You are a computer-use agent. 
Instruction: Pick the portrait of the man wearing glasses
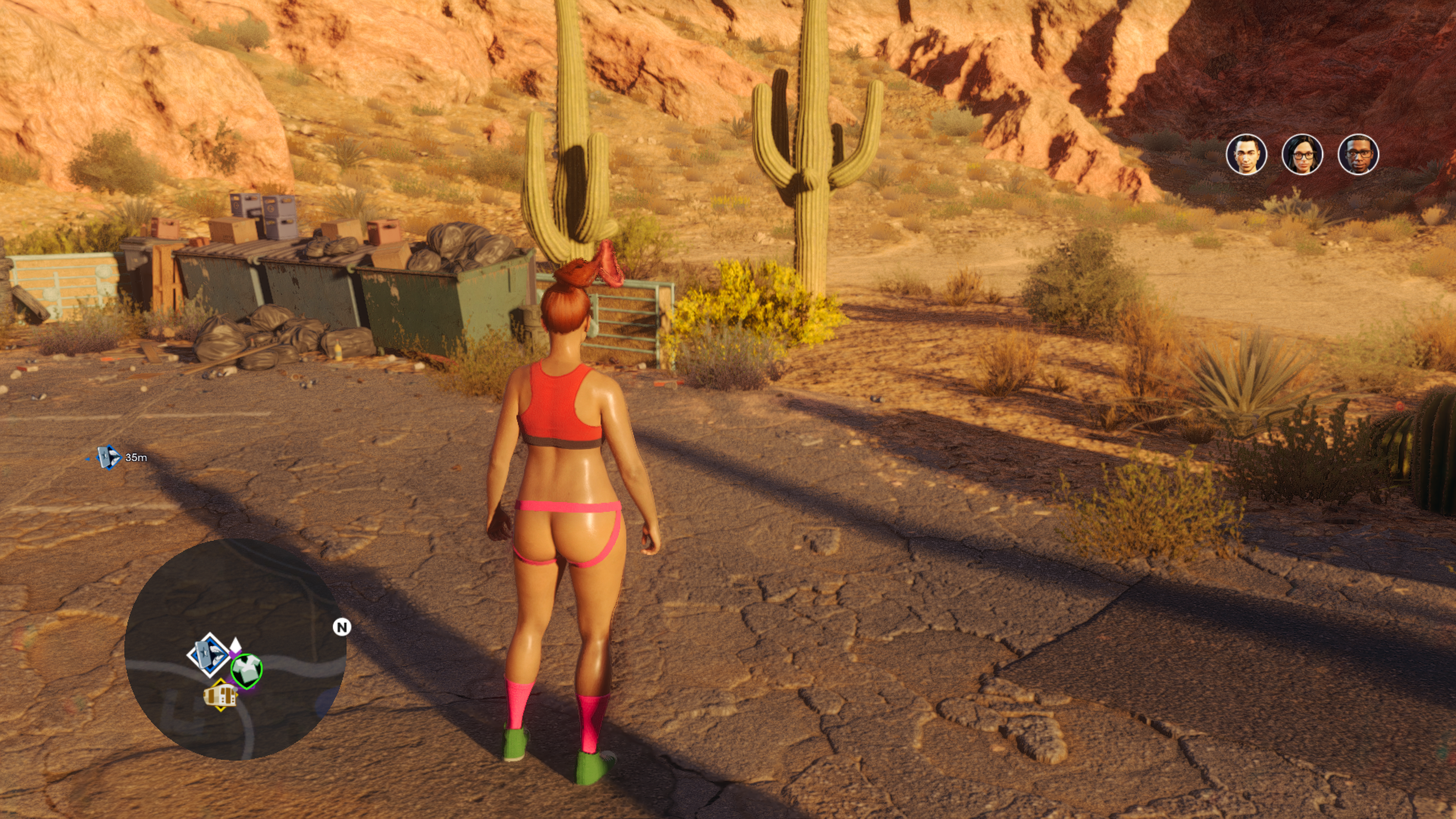1358,154
